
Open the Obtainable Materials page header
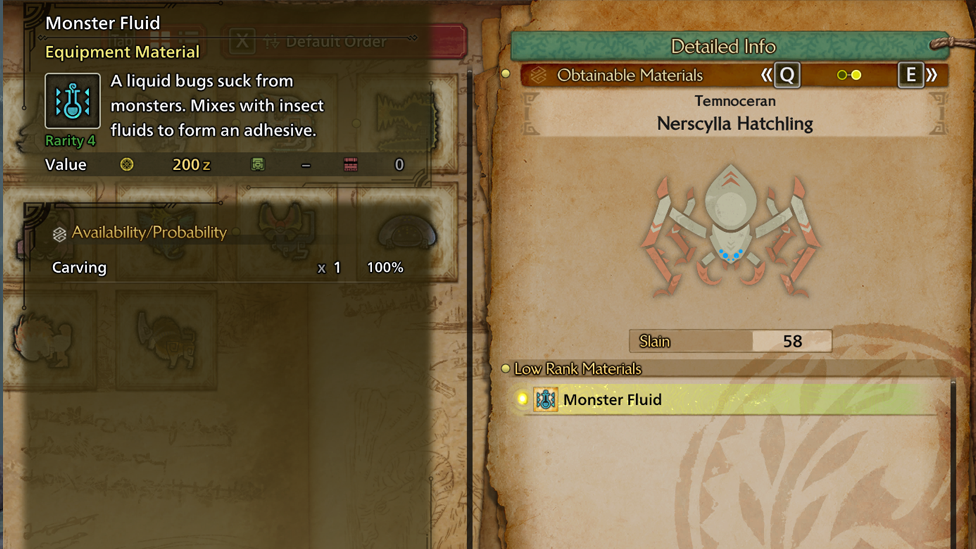click(x=630, y=75)
